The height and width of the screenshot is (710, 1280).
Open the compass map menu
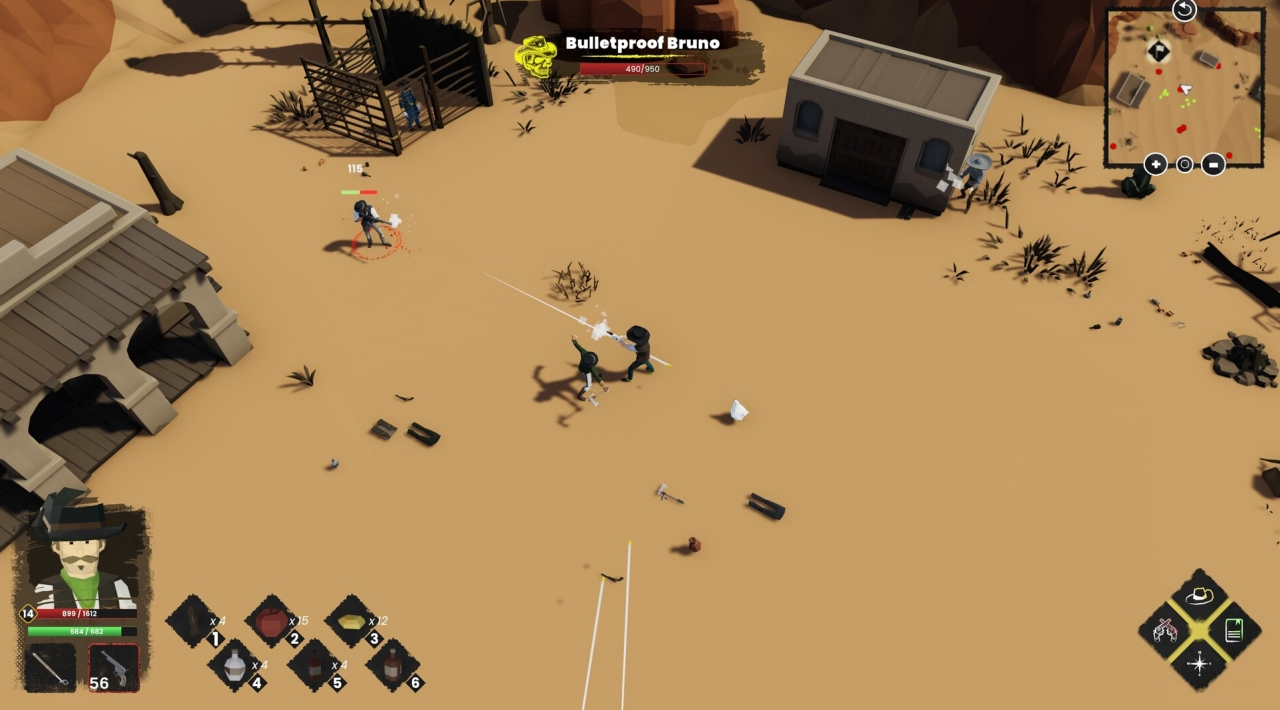(x=1199, y=663)
